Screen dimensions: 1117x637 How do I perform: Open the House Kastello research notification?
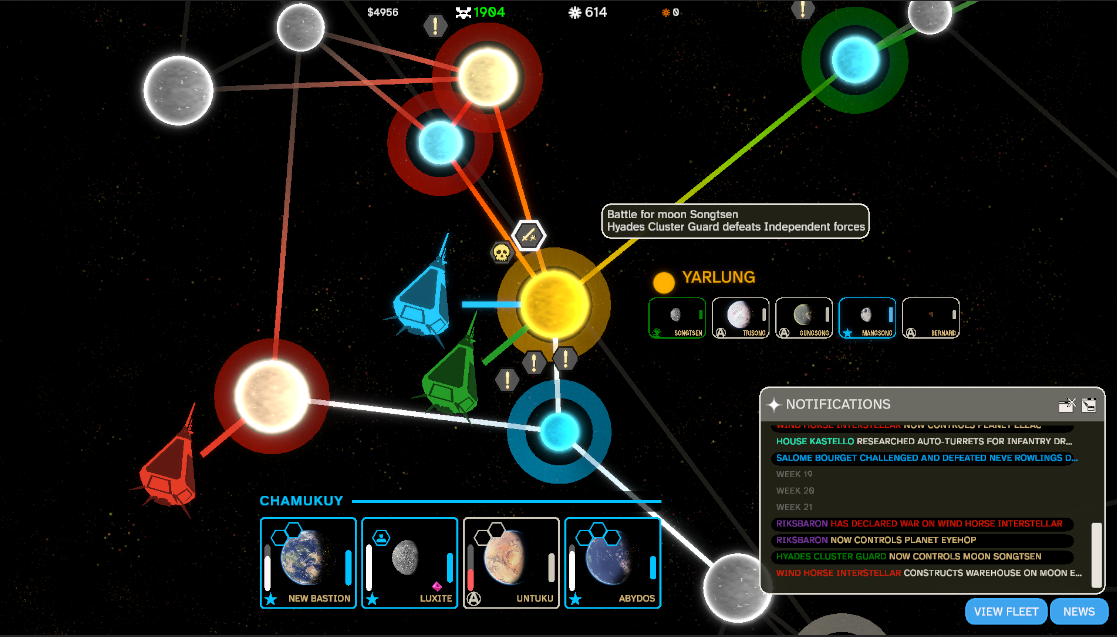(923, 441)
